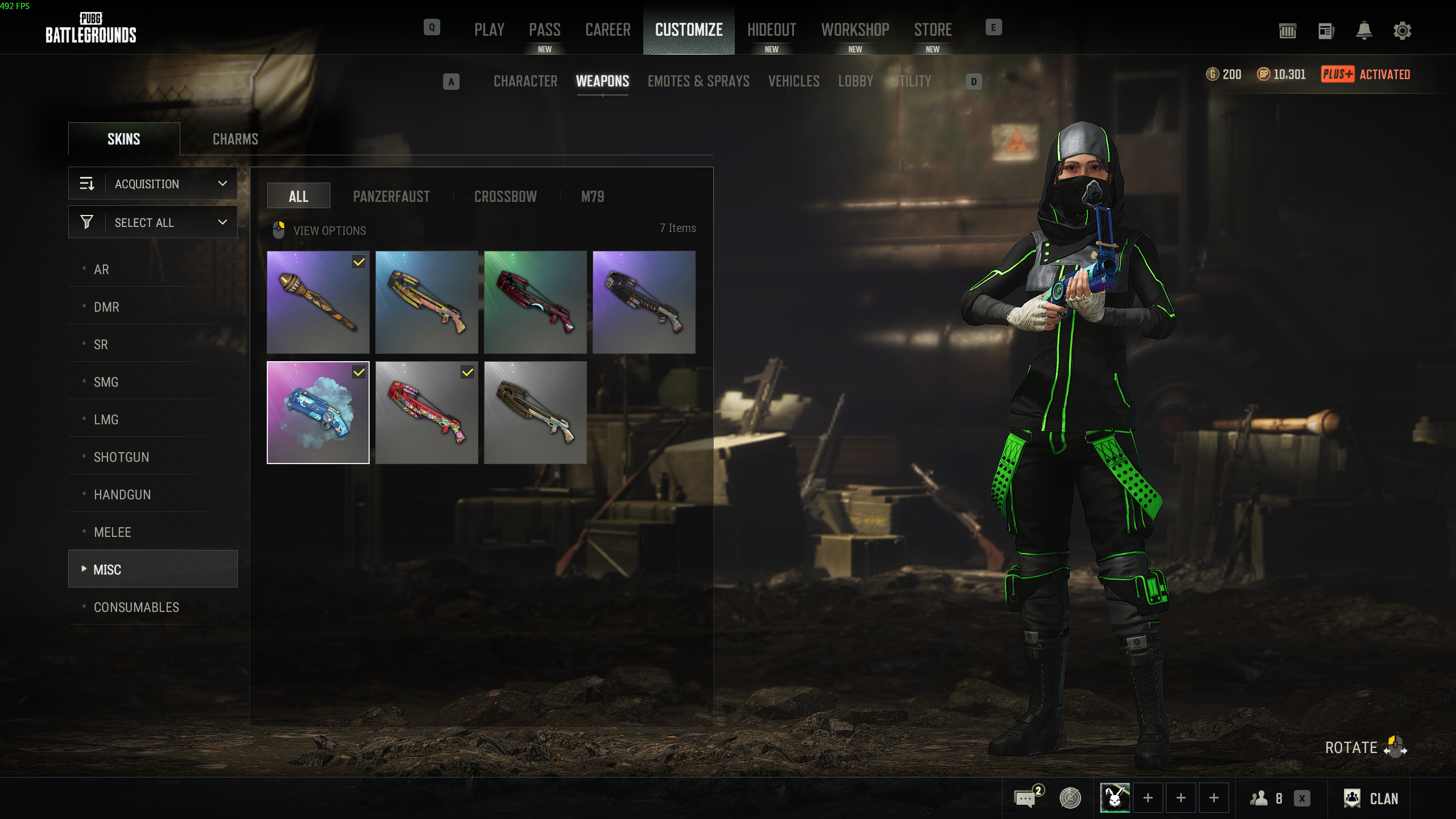Open the settings gear icon
1456x819 pixels.
click(1402, 31)
